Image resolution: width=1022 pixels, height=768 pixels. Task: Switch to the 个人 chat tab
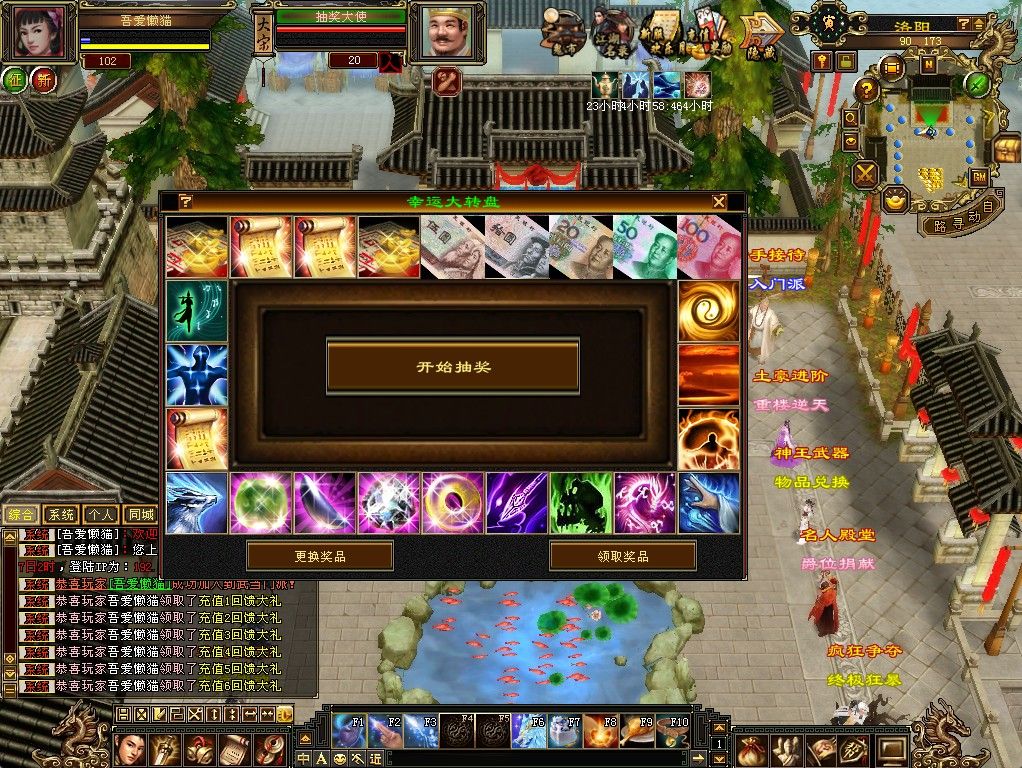coord(101,514)
